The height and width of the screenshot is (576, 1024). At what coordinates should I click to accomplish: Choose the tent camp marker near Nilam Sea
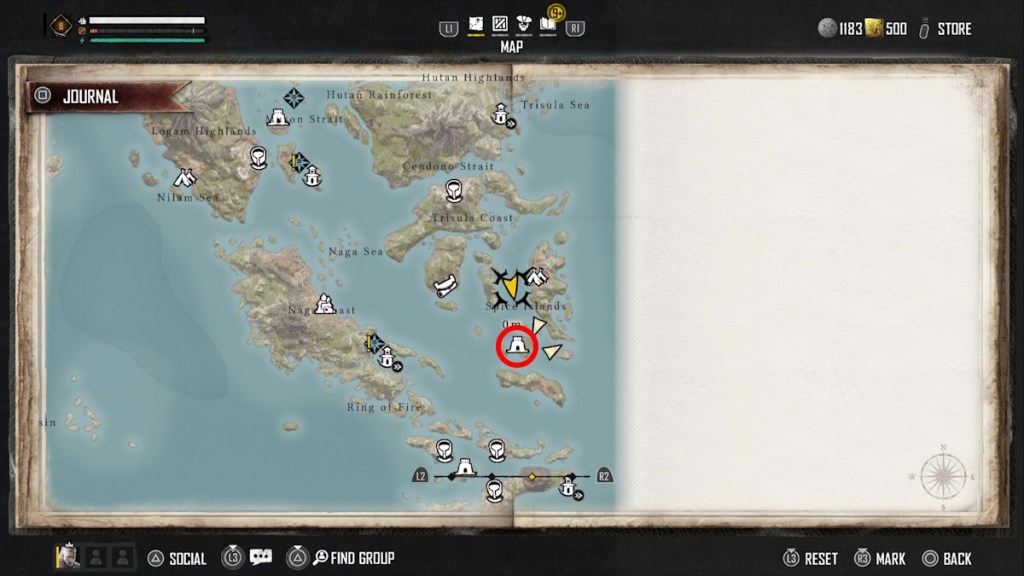coord(184,178)
